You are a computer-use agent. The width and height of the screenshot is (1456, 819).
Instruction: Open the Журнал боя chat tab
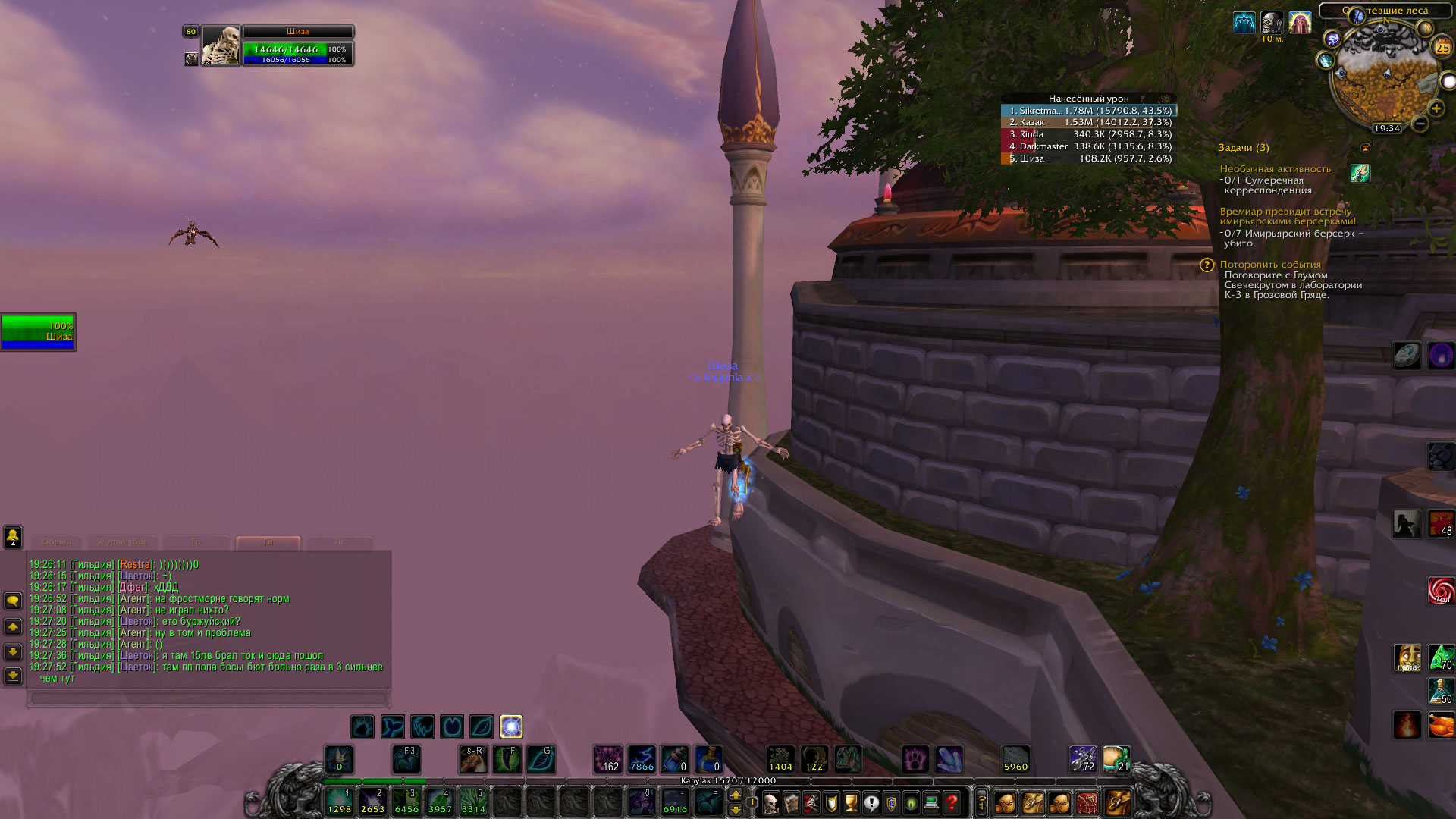click(x=123, y=542)
